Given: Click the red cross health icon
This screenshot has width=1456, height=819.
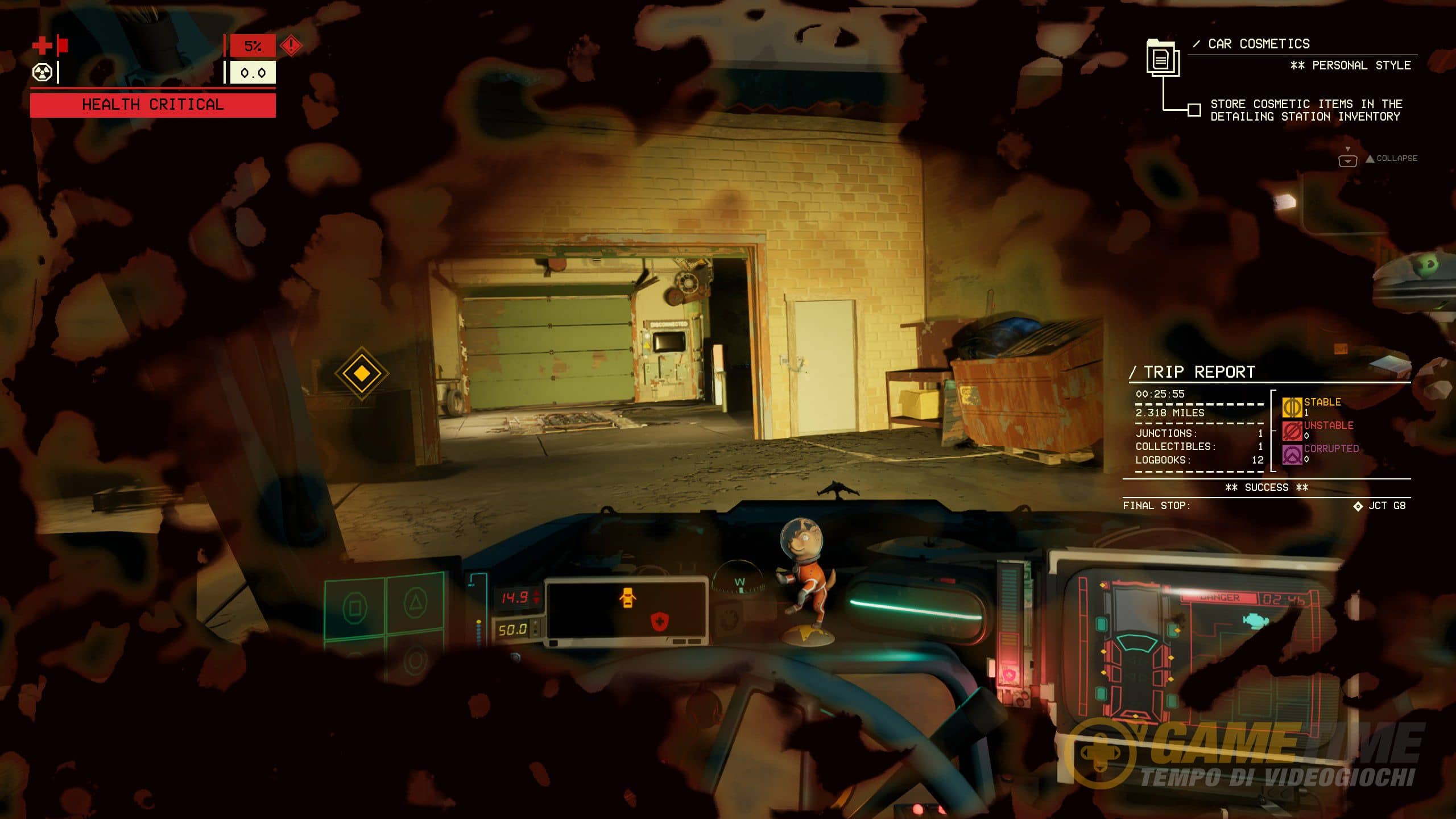Looking at the screenshot, I should (42, 45).
